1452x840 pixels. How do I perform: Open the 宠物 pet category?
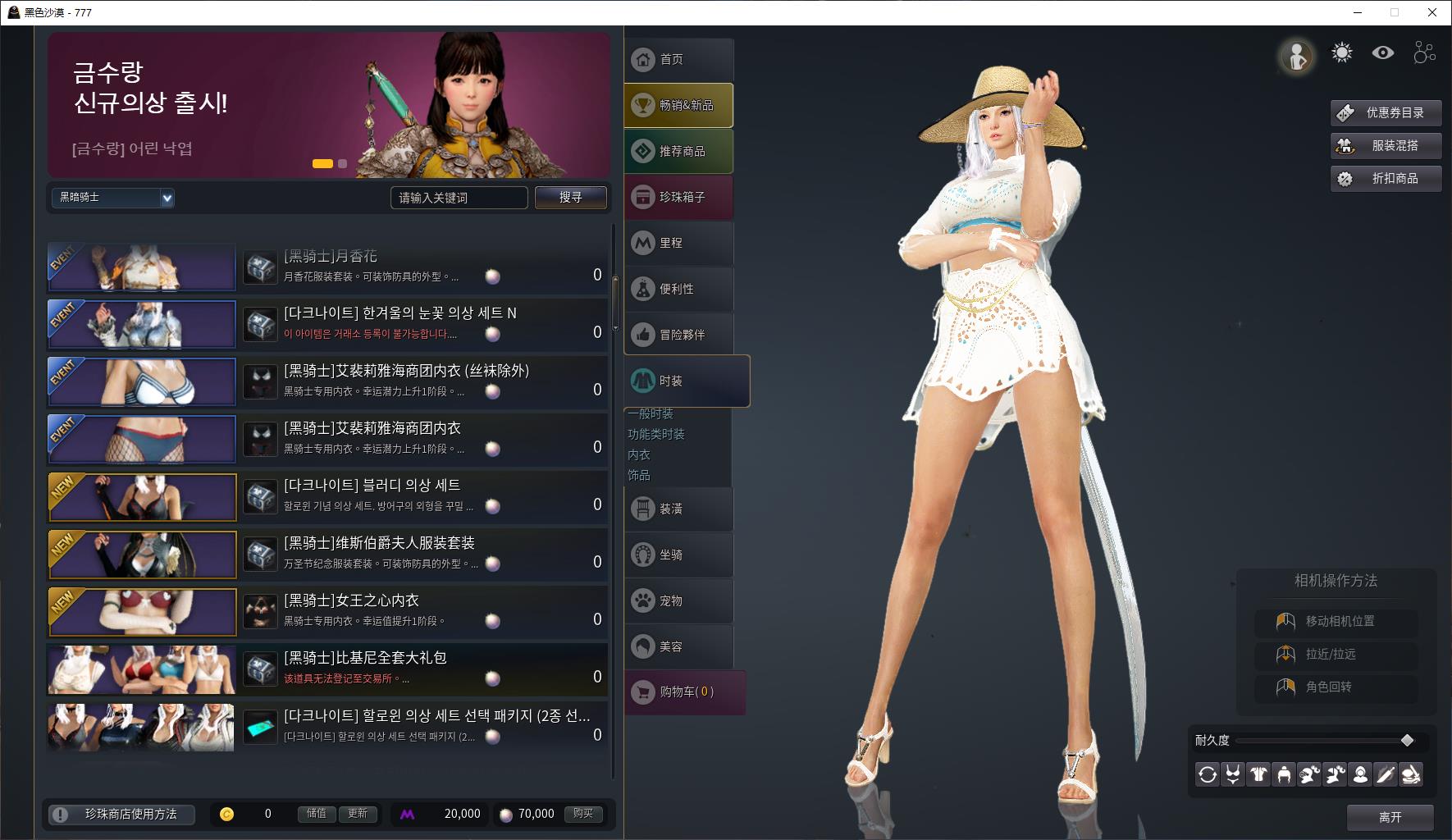pyautogui.click(x=678, y=601)
